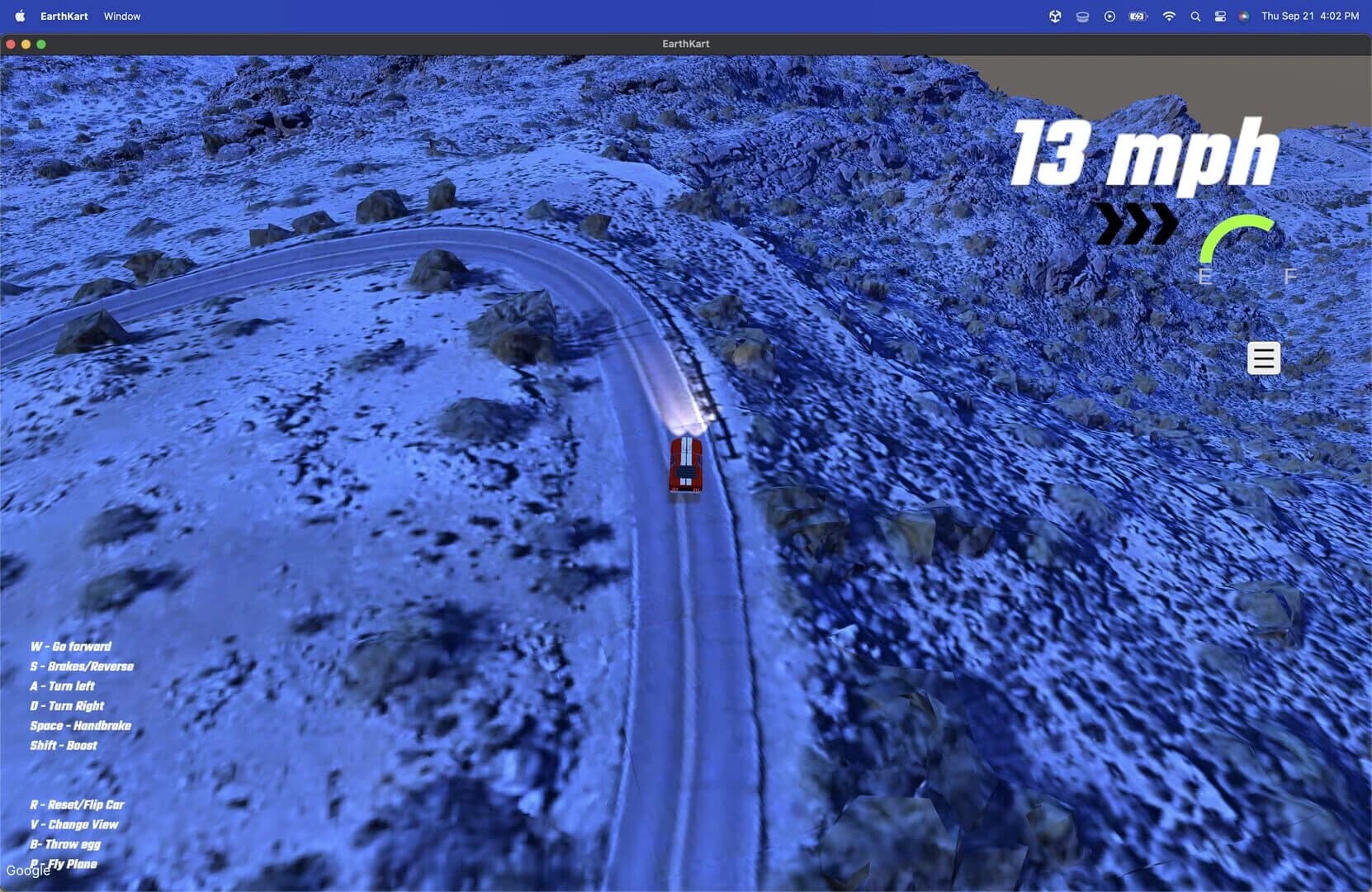Click the 'Shift - Boost' text
This screenshot has width=1372, height=892.
pyautogui.click(x=63, y=745)
